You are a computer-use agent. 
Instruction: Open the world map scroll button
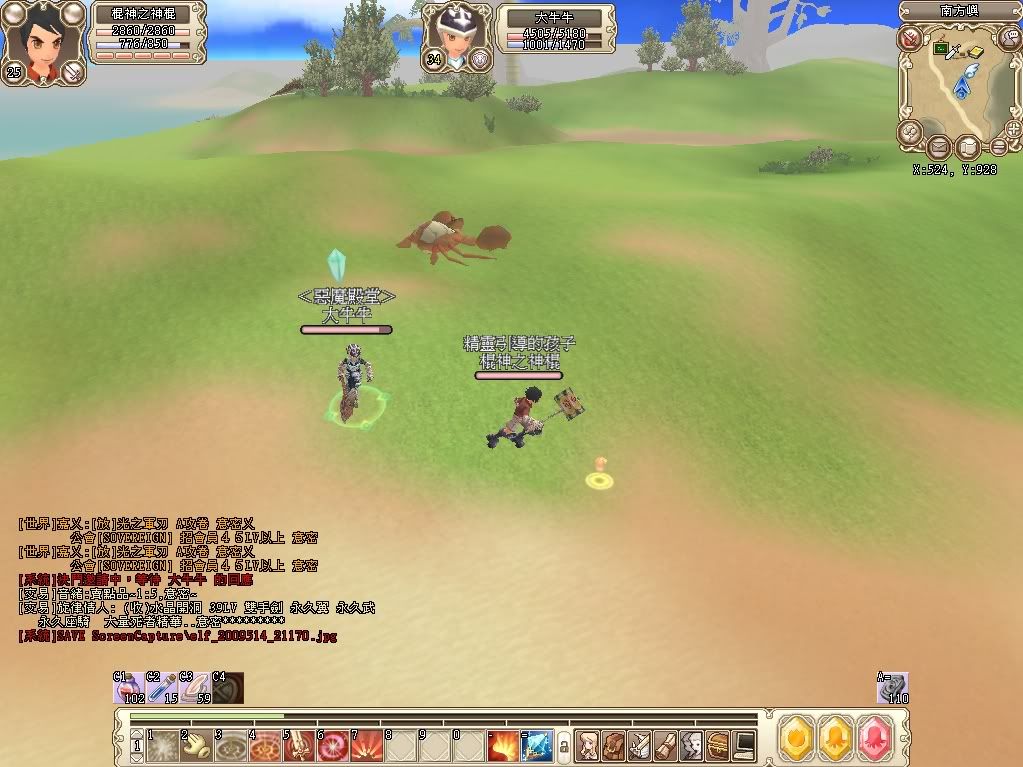[x=966, y=148]
